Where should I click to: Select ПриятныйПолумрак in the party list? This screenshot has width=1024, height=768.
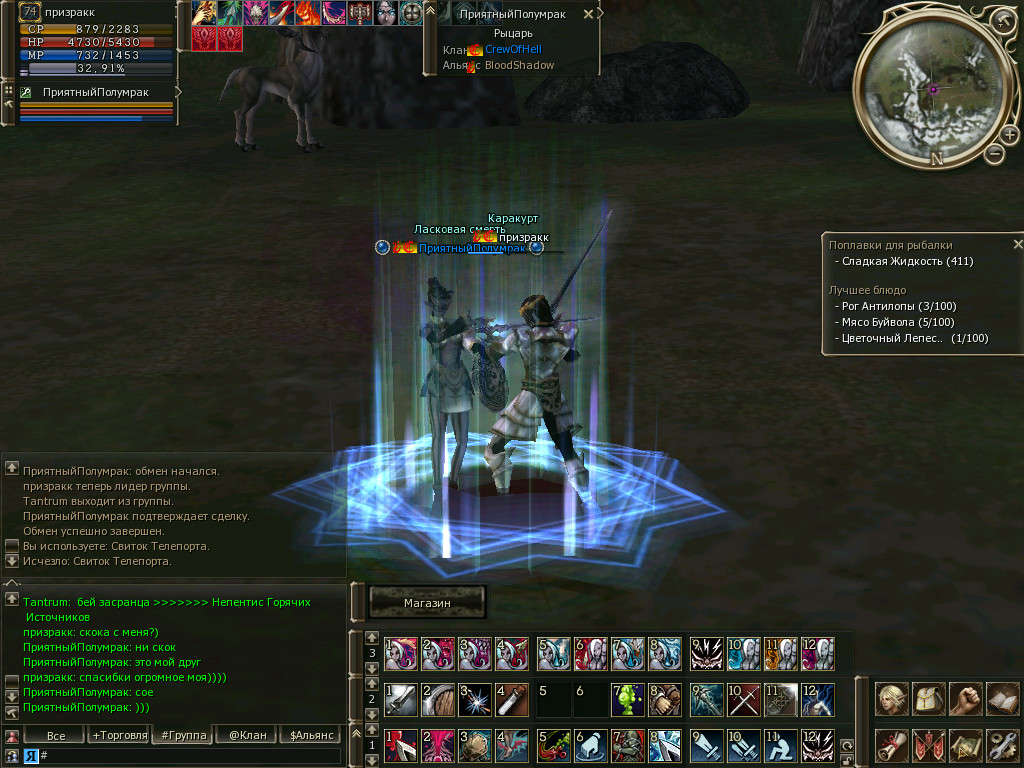tap(94, 92)
